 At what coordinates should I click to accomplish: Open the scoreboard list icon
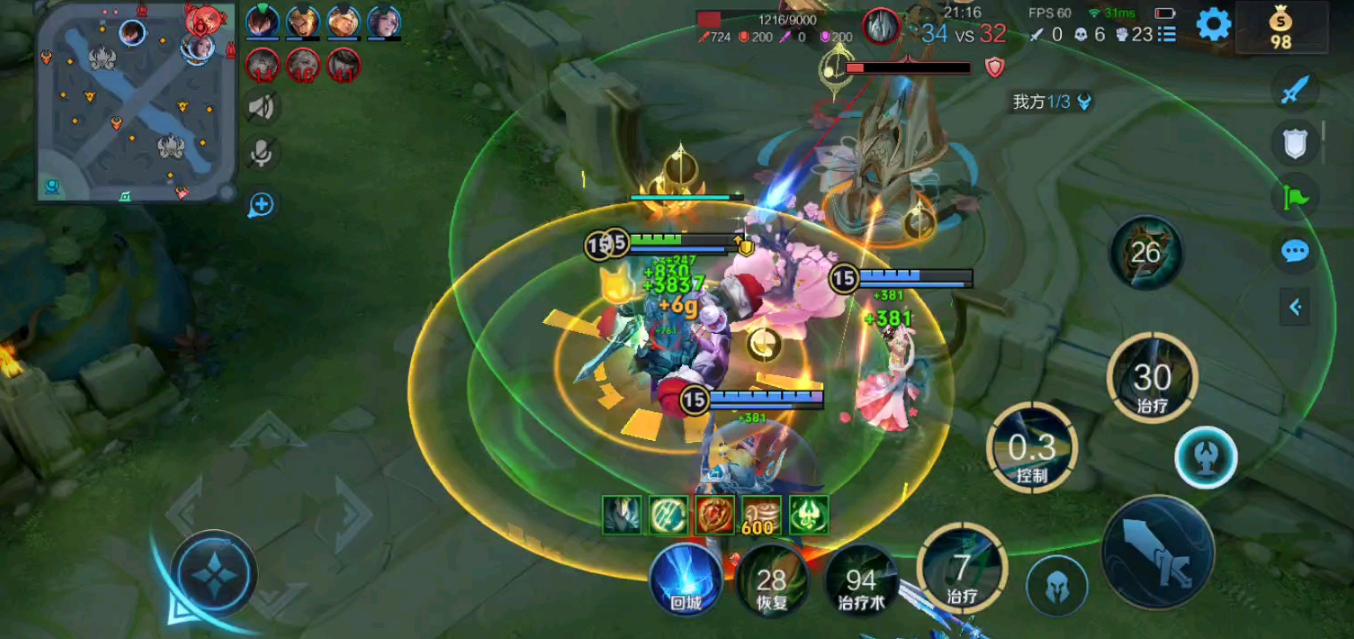pos(1166,34)
